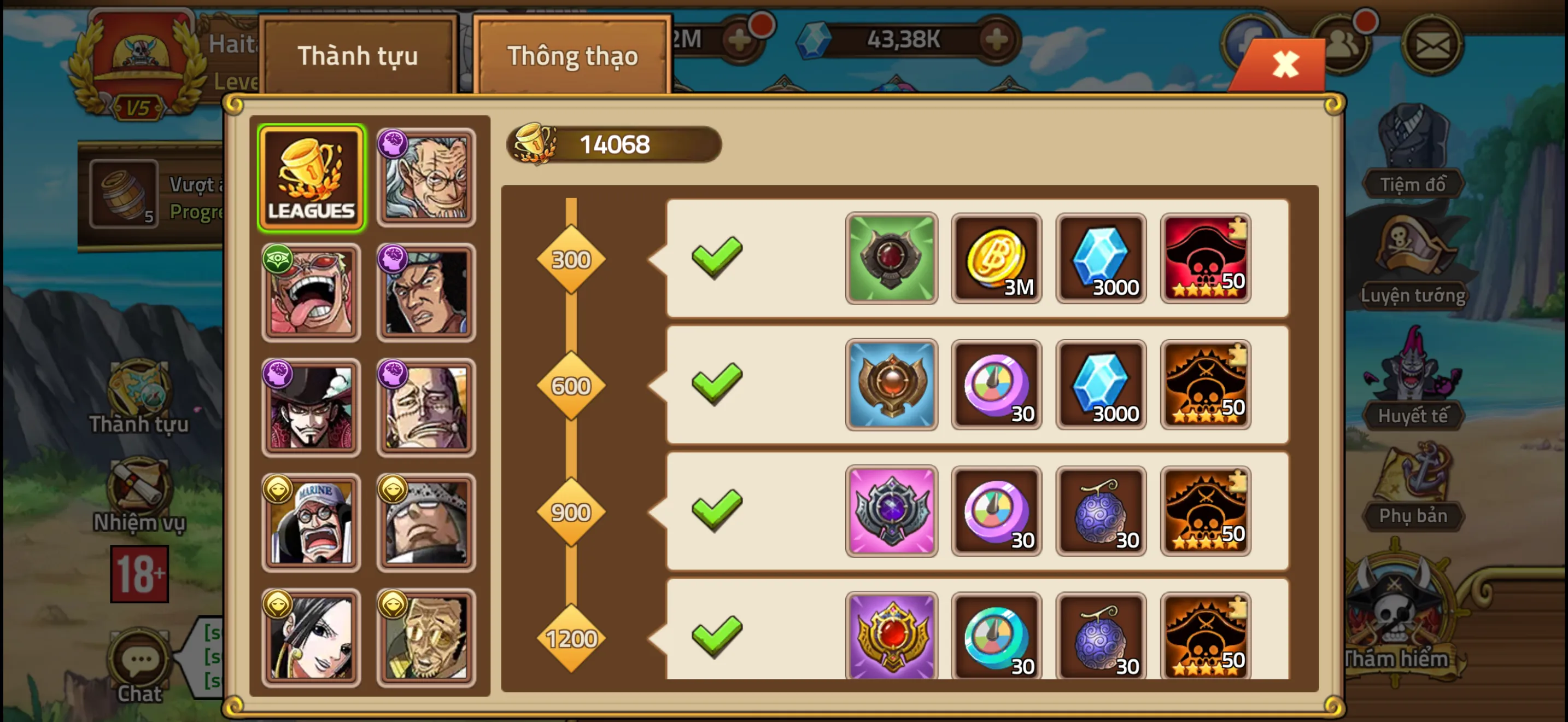Open the Tiệm đồ shop panel

[1413, 183]
